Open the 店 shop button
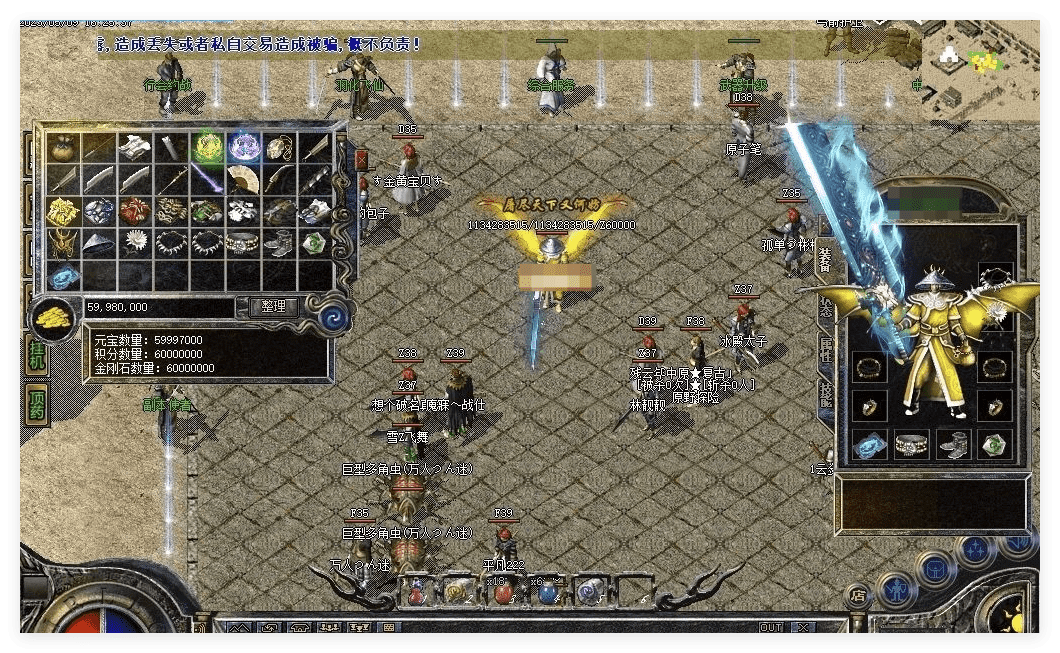Viewport: 1060px width, 653px height. click(857, 593)
